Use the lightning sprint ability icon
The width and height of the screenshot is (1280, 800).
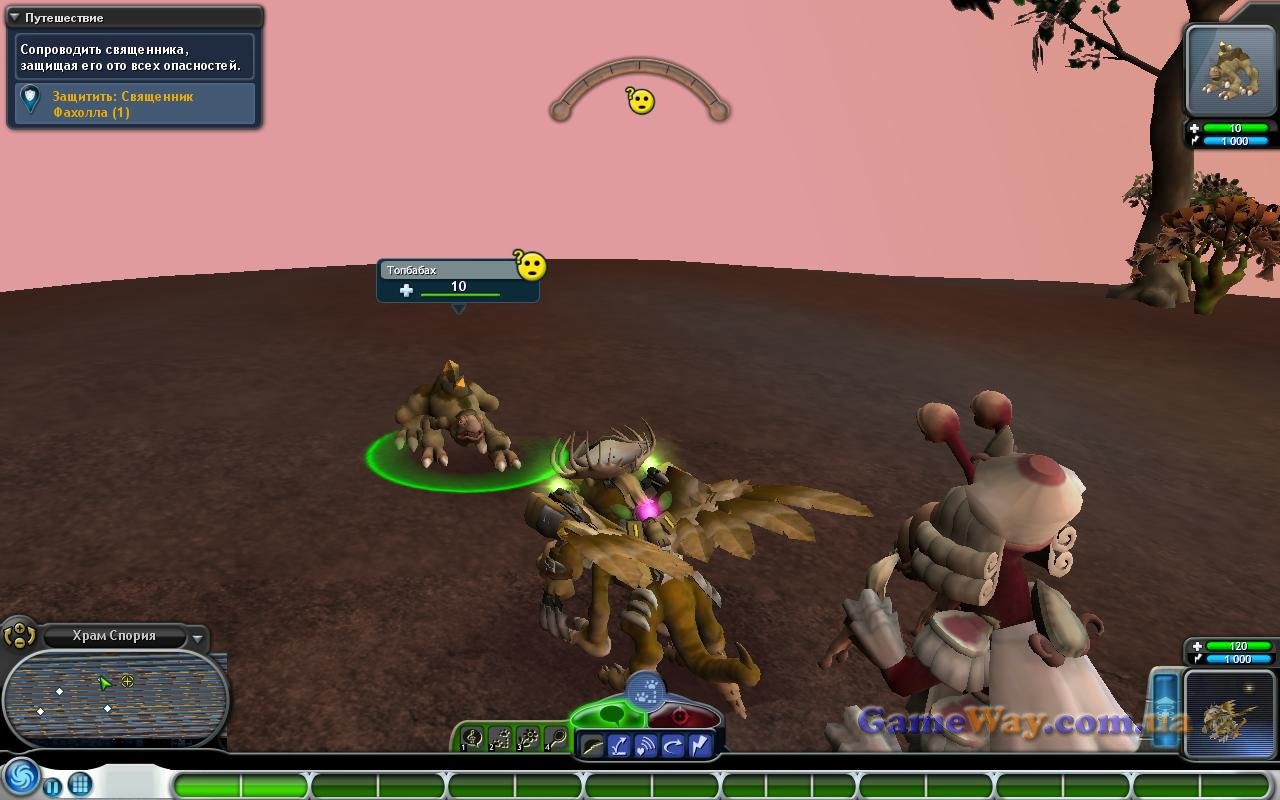click(699, 746)
